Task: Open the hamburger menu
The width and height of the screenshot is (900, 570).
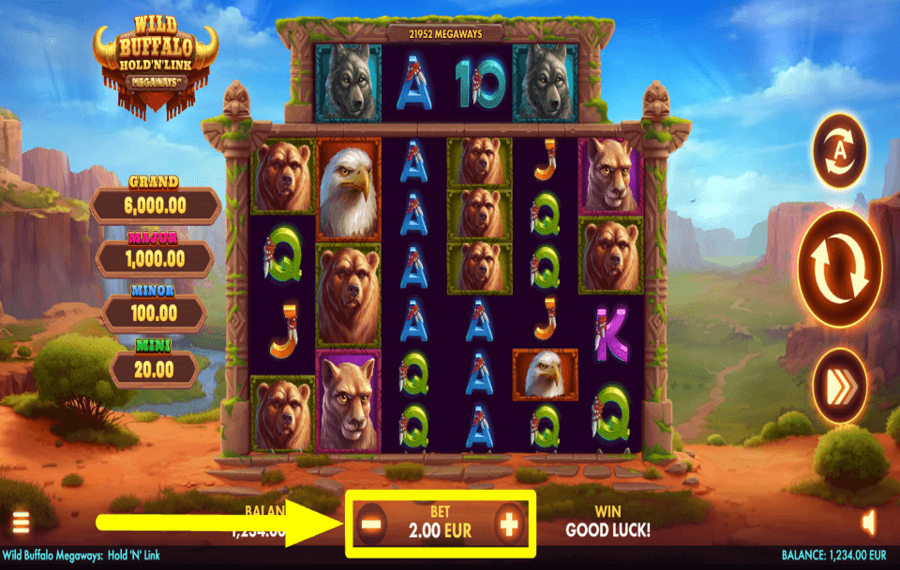Action: click(19, 523)
